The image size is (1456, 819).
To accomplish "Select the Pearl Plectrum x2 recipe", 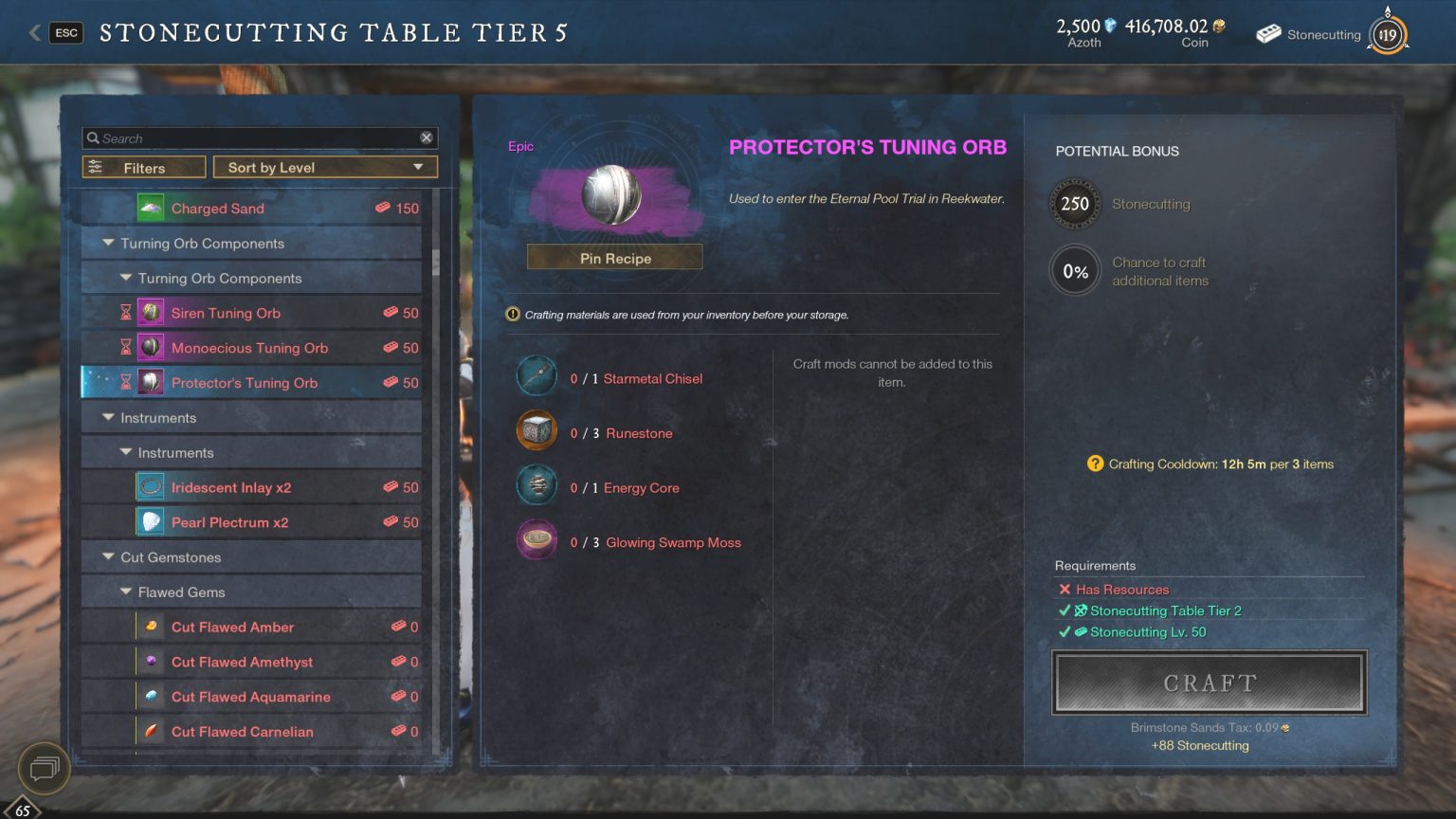I will [228, 521].
